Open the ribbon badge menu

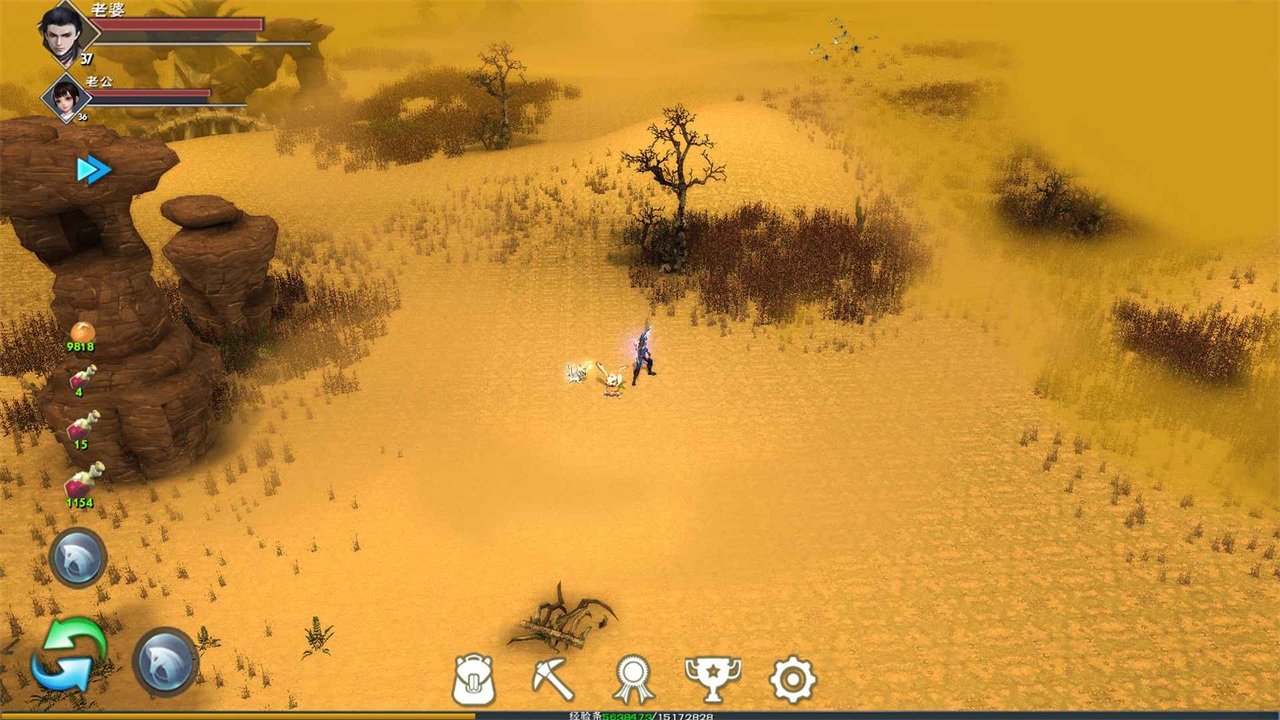pos(633,680)
